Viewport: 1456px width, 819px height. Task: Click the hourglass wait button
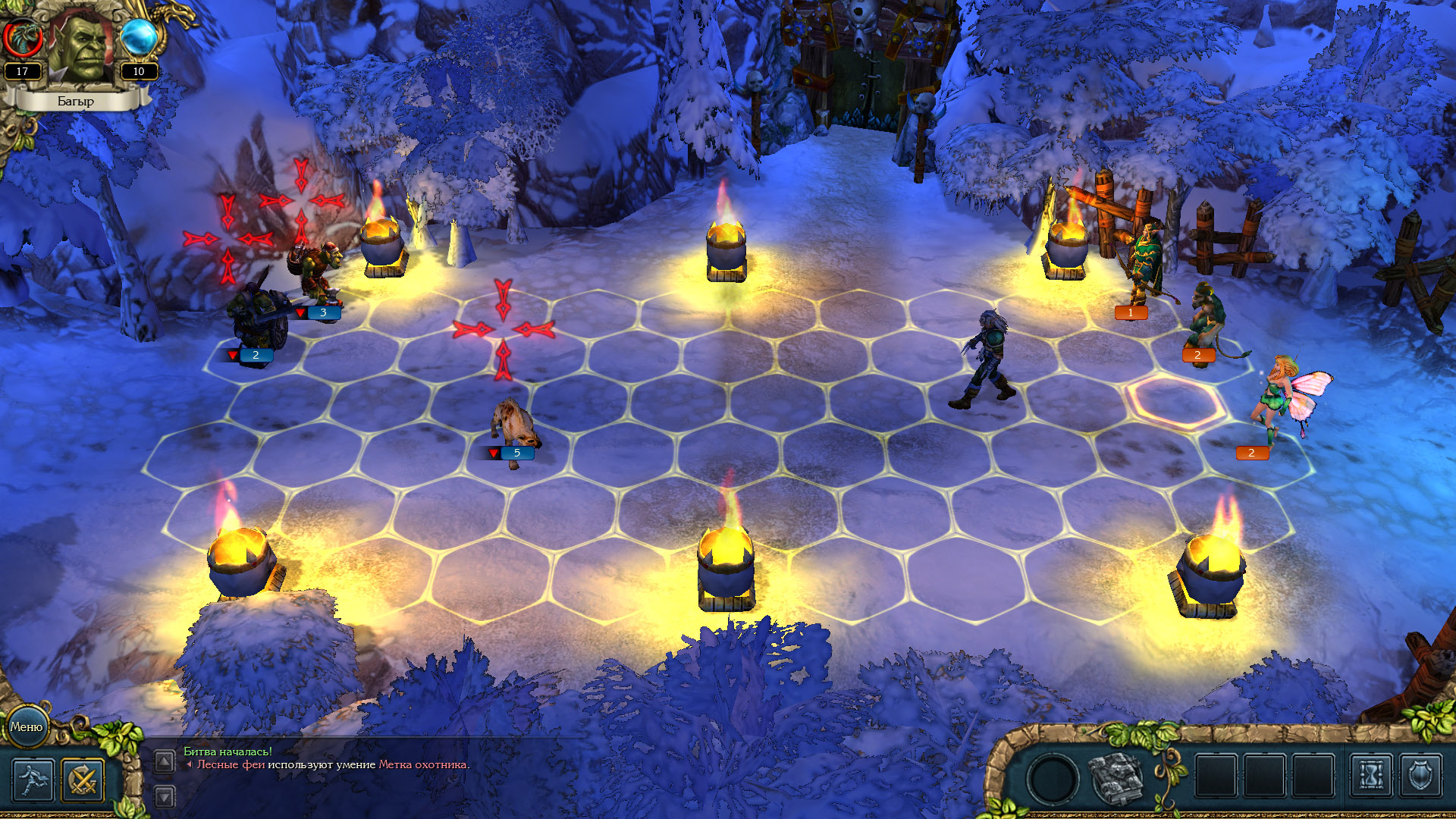tap(1371, 777)
